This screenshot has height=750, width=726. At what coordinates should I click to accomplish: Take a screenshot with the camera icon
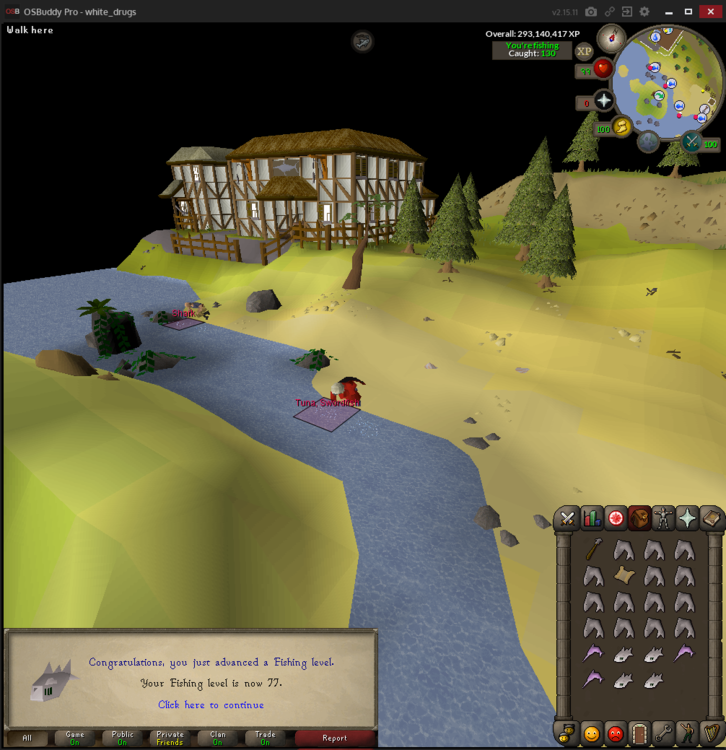click(591, 12)
